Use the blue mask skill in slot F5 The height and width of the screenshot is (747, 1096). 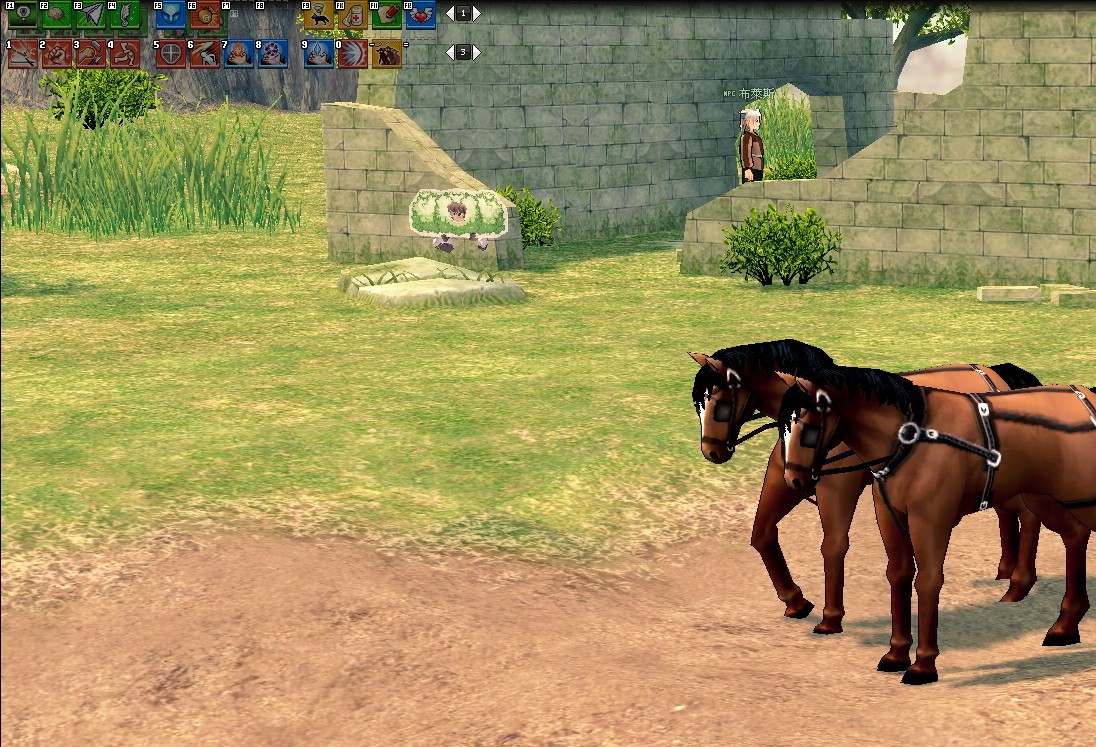(170, 15)
